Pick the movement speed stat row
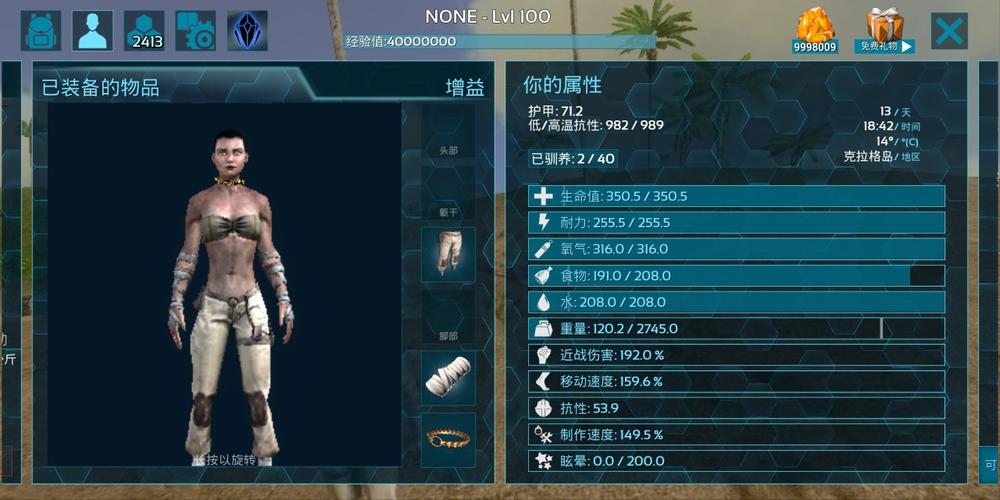This screenshot has height=500, width=1000. coord(736,381)
